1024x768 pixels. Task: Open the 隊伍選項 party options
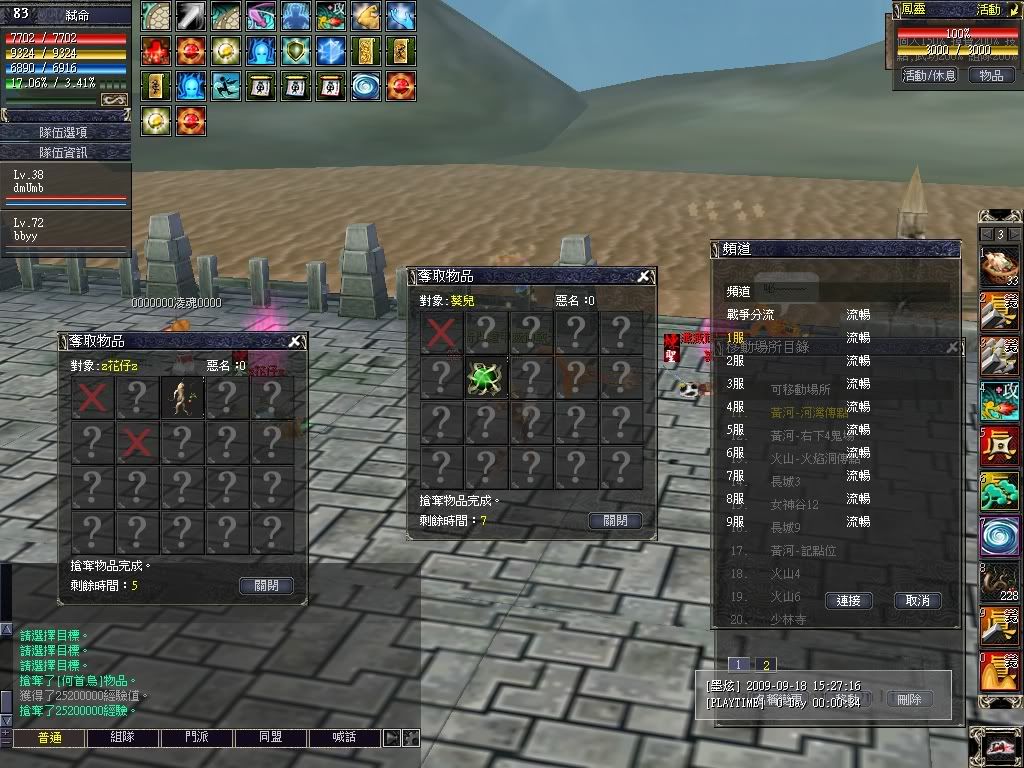(x=64, y=132)
